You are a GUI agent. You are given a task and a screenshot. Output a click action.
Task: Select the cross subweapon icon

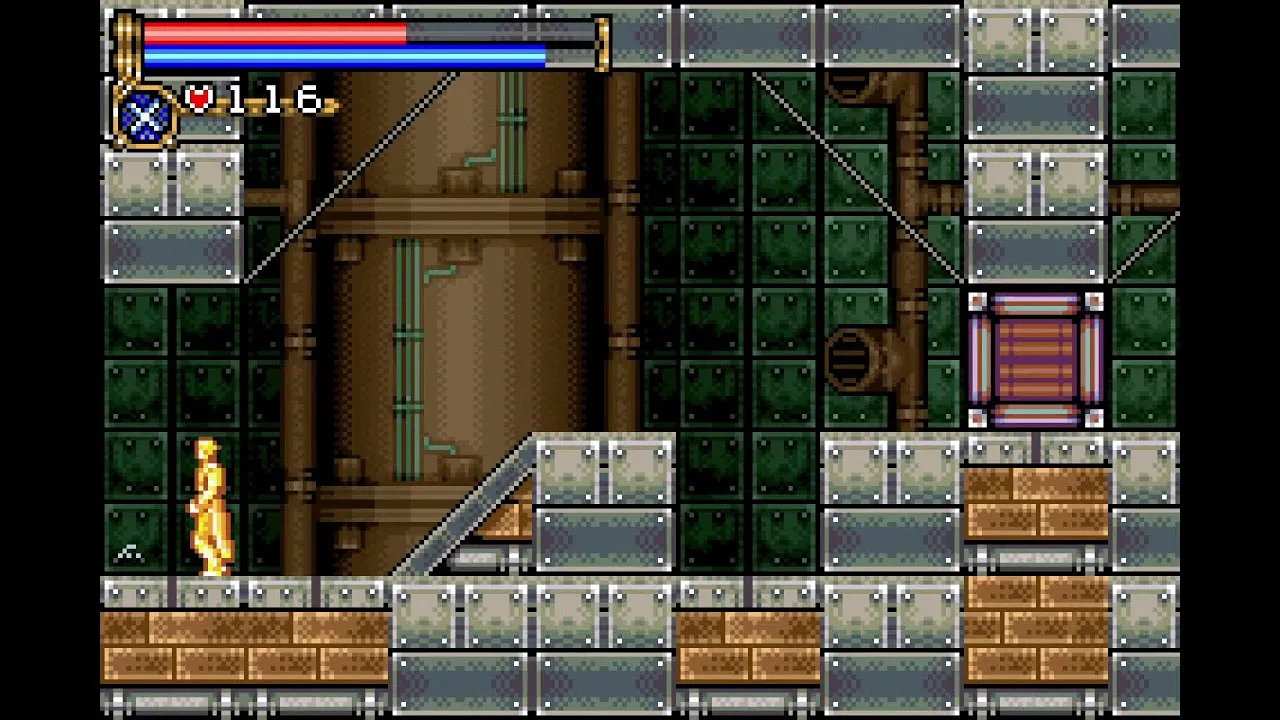(146, 114)
